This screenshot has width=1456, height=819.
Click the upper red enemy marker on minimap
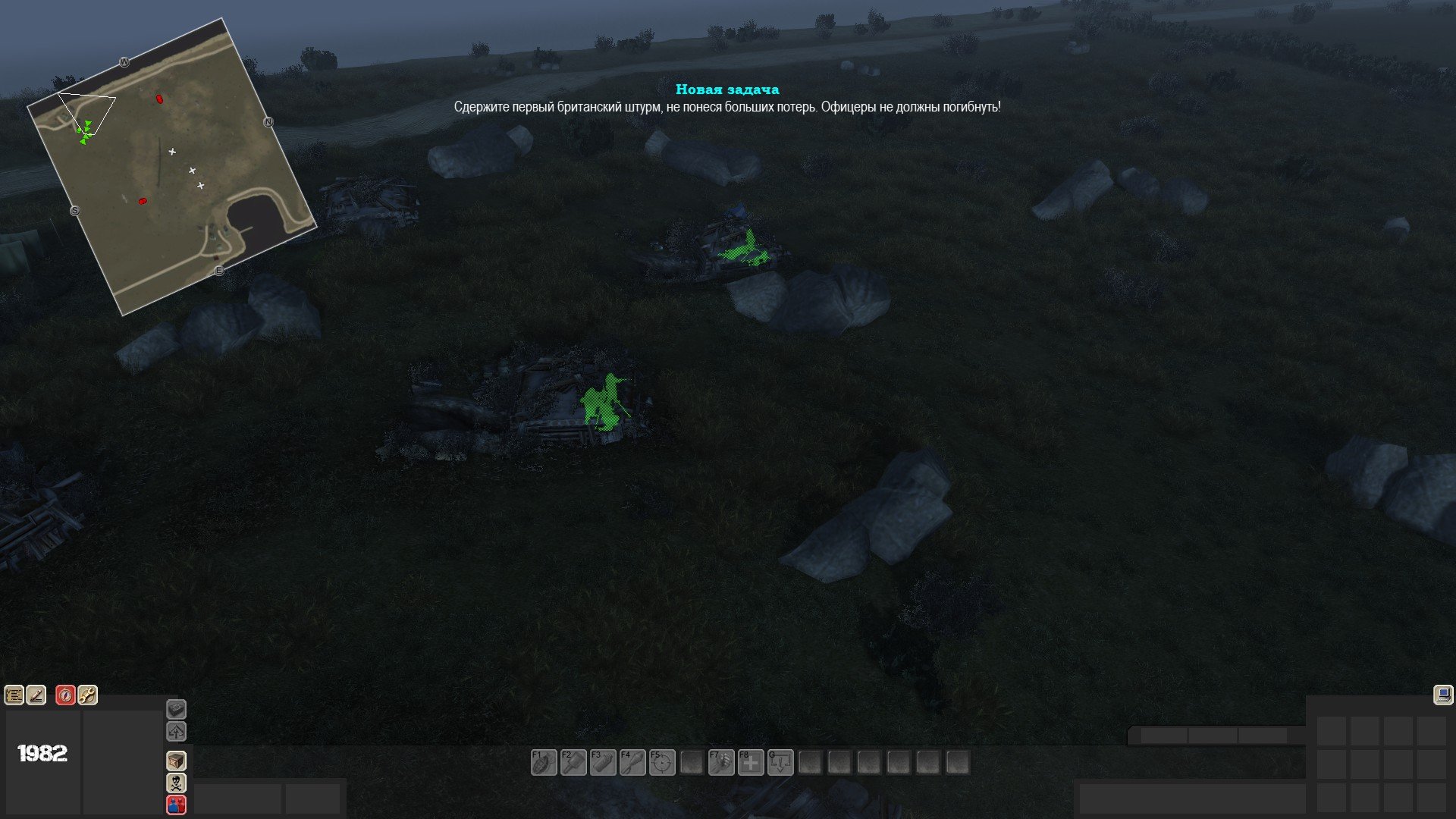click(x=159, y=99)
